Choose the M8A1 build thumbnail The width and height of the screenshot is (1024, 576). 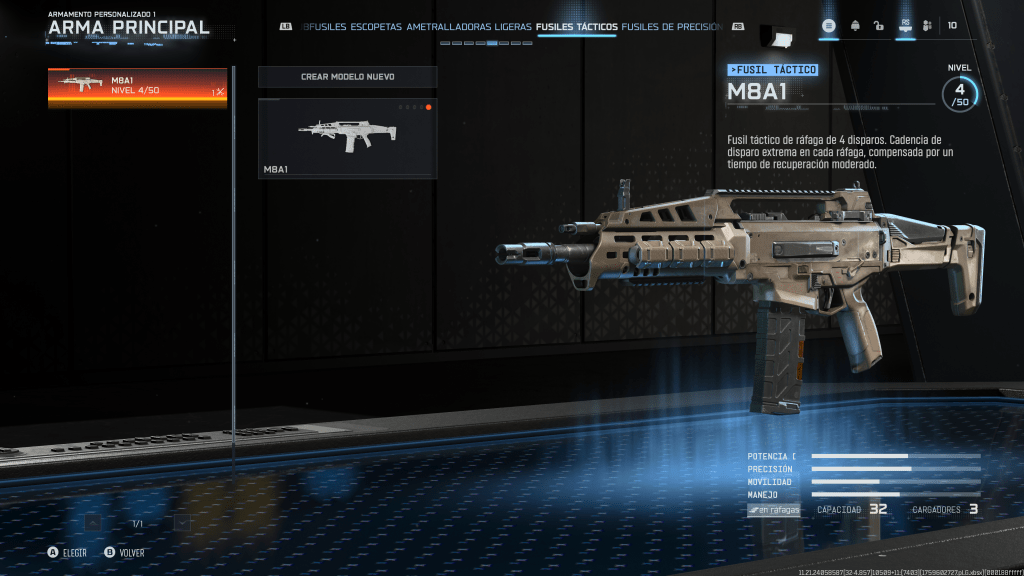pos(347,138)
